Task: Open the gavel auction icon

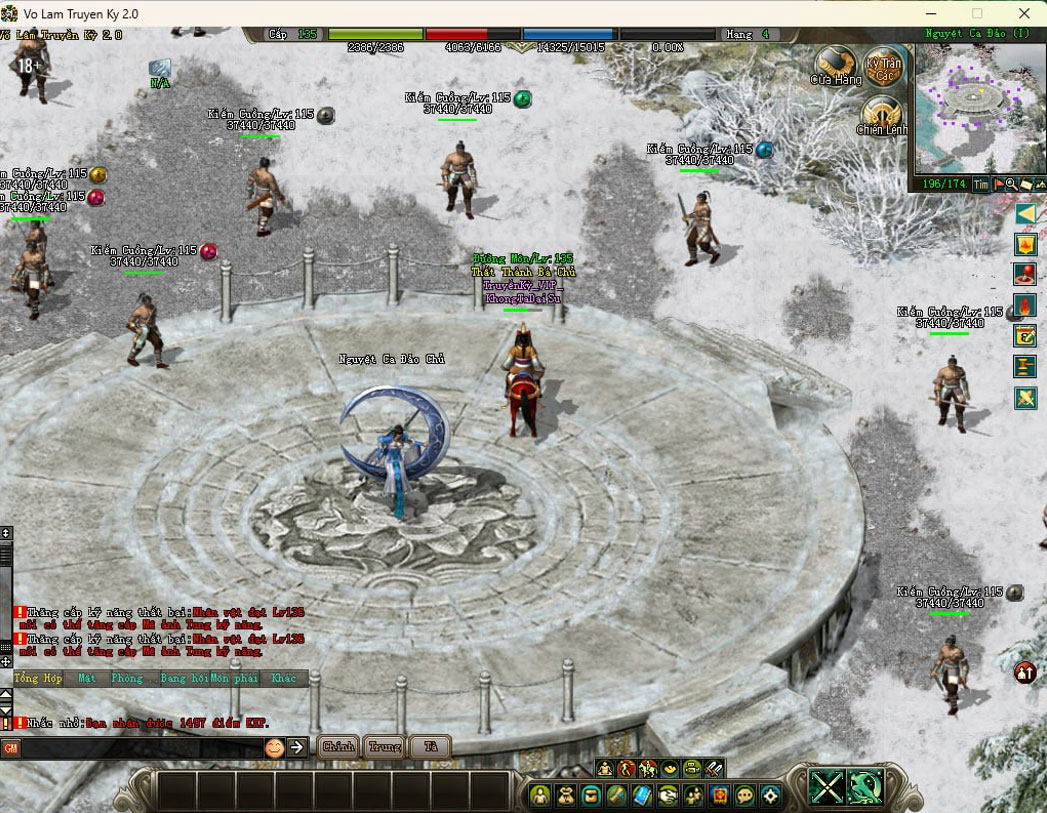Action: tap(1025, 366)
